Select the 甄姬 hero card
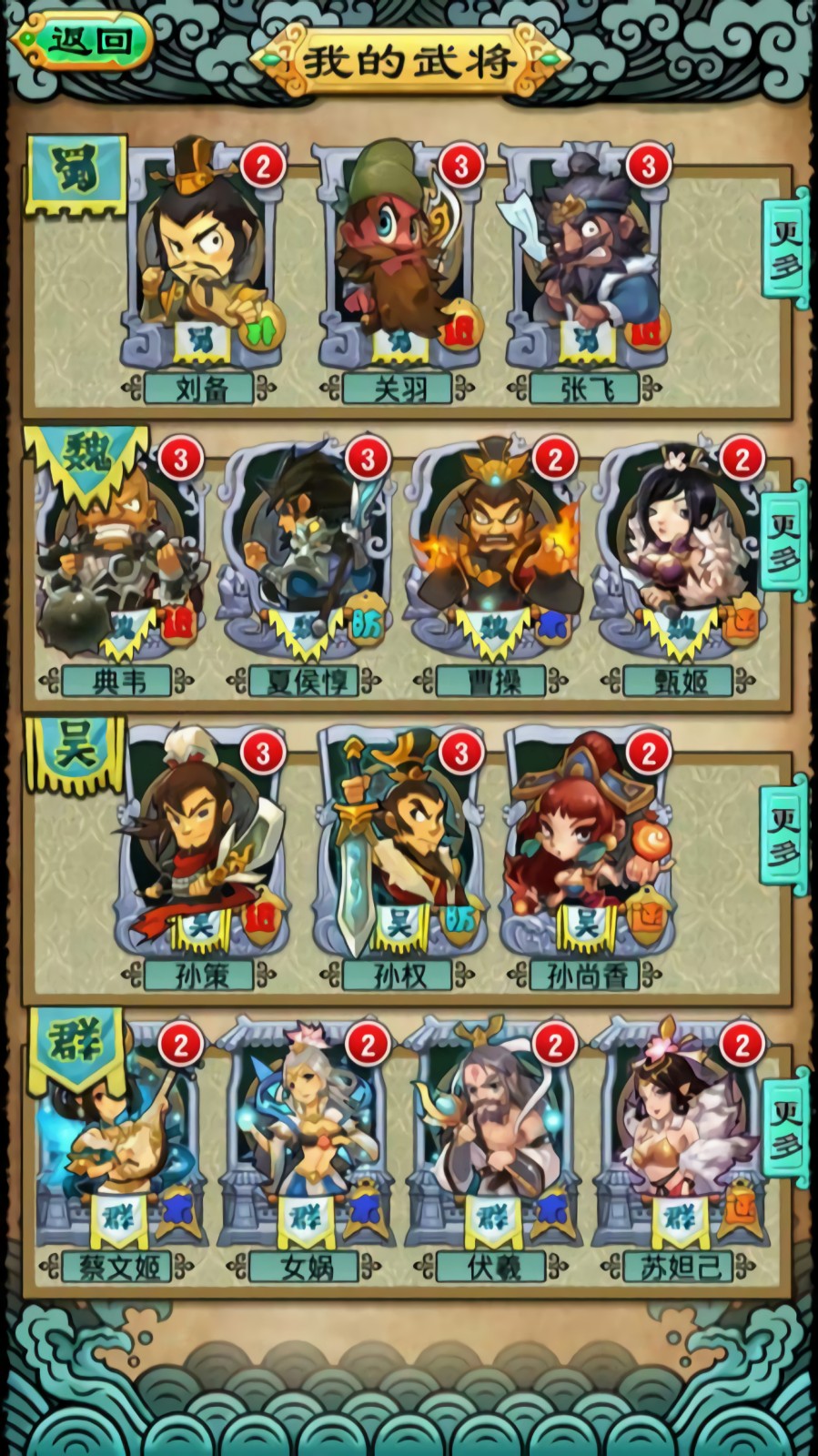 tap(681, 560)
